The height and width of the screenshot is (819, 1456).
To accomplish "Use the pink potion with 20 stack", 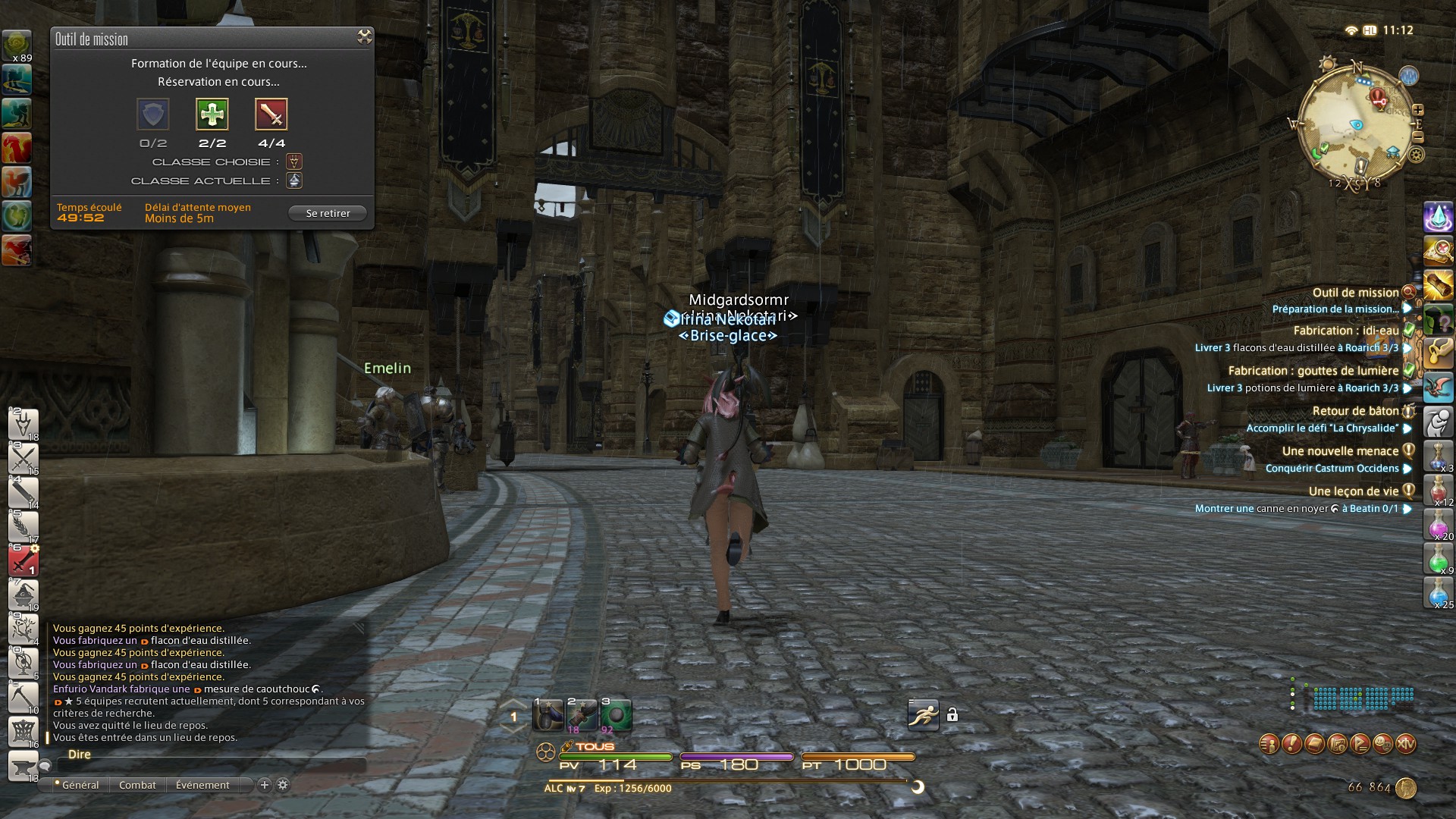I will pyautogui.click(x=1438, y=525).
